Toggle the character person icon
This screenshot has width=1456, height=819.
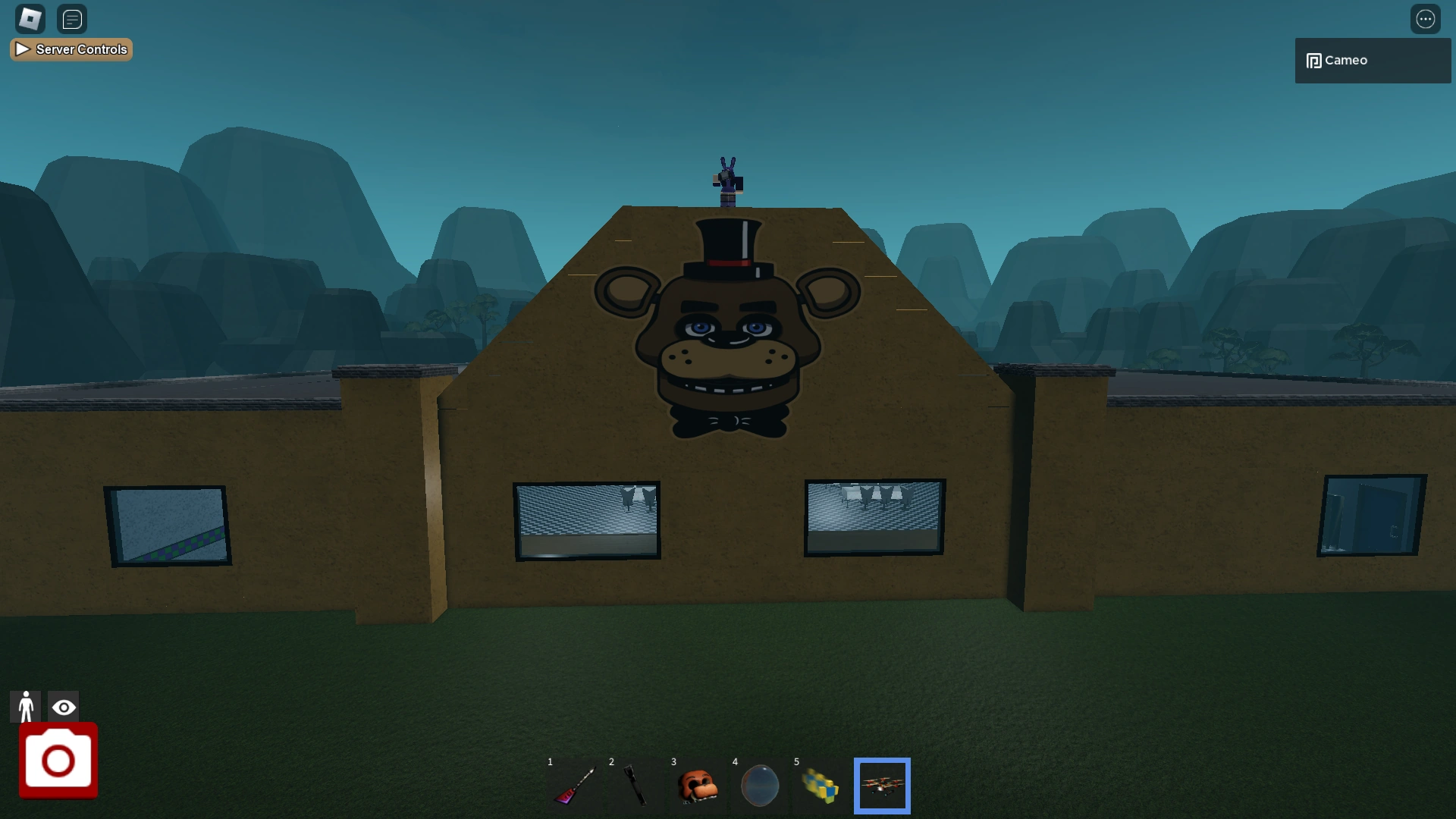[x=26, y=706]
